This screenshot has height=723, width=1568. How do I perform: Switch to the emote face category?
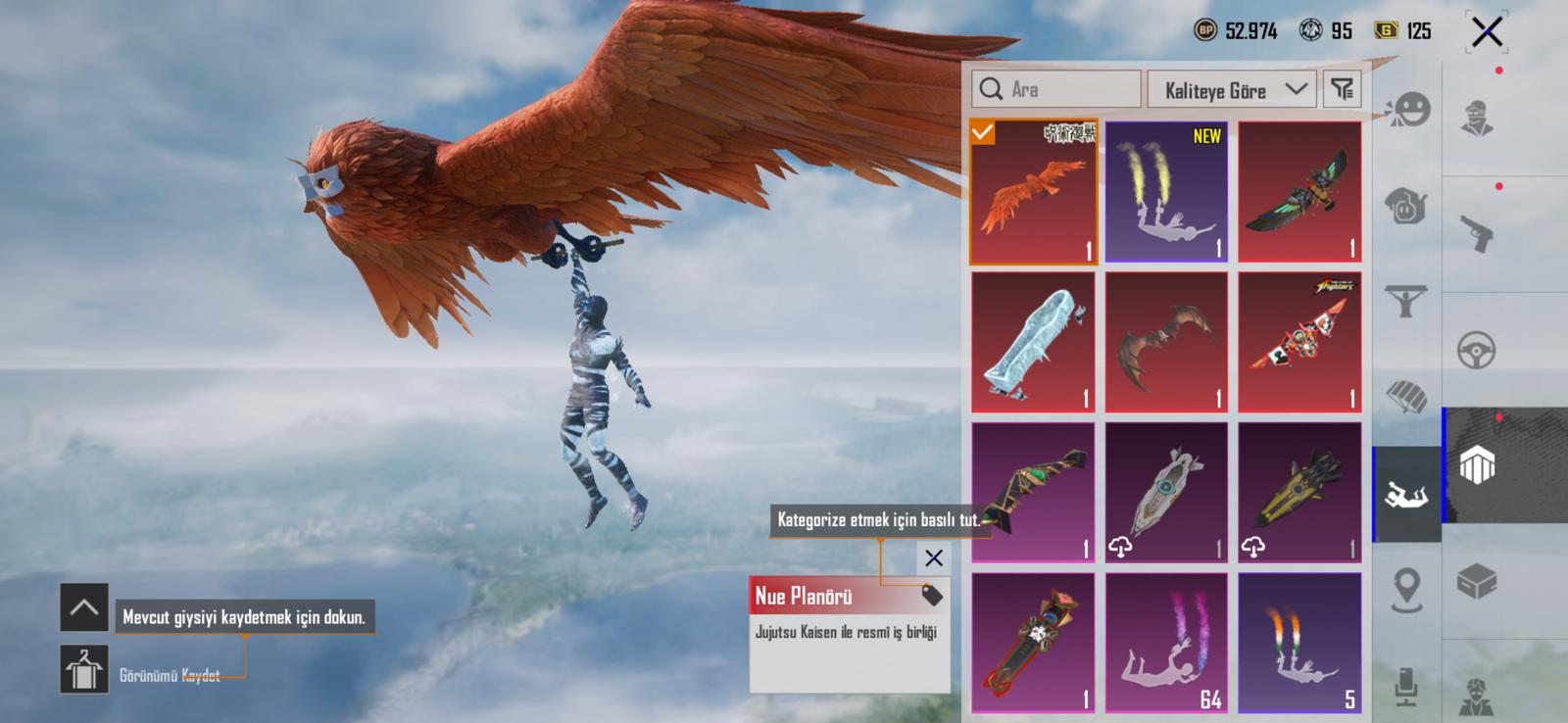click(x=1407, y=110)
